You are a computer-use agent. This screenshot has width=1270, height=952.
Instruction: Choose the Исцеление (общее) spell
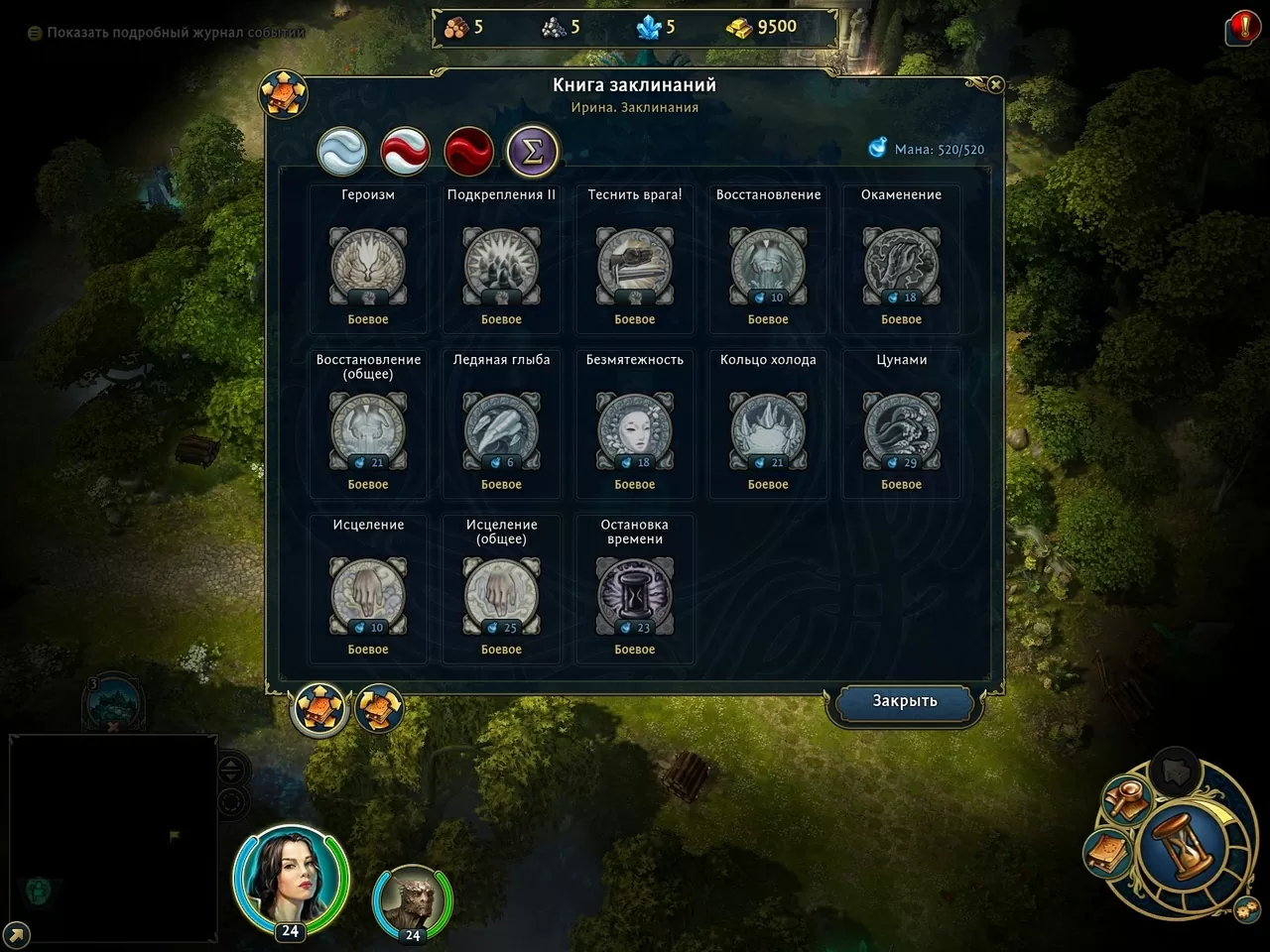[501, 596]
